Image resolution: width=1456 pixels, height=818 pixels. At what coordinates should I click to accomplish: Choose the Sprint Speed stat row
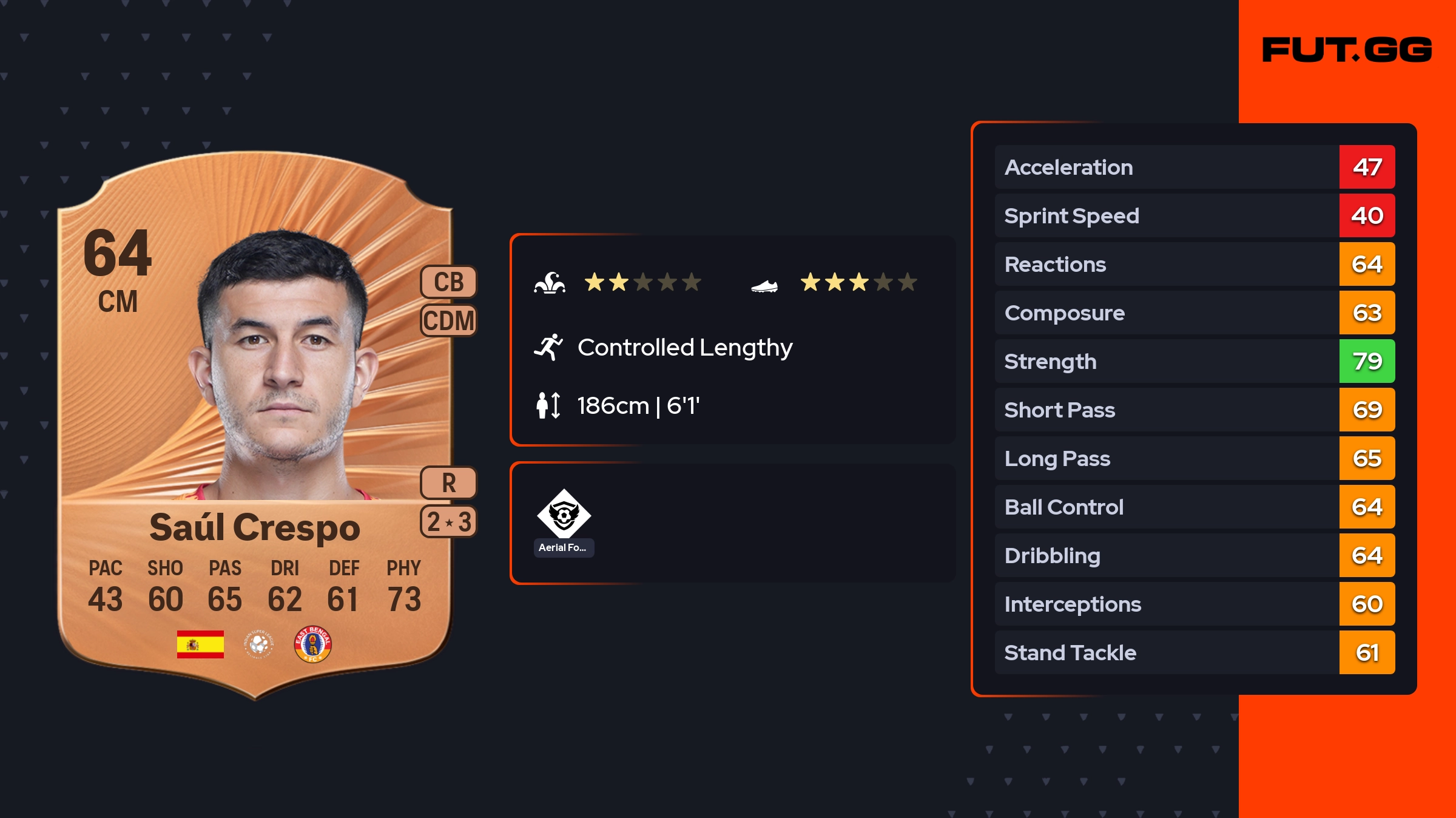coord(1195,215)
